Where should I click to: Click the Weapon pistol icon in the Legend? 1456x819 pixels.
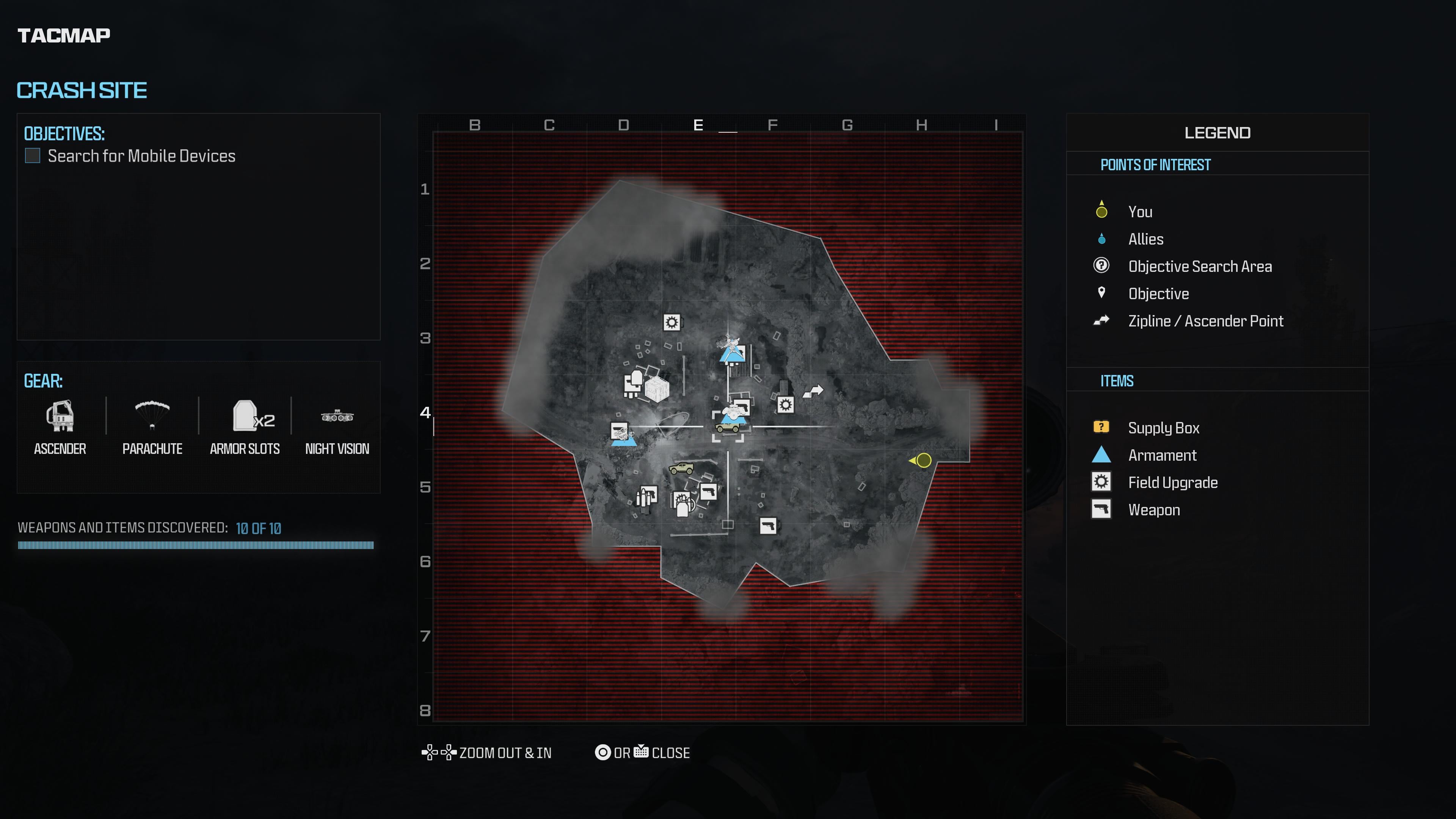point(1101,509)
